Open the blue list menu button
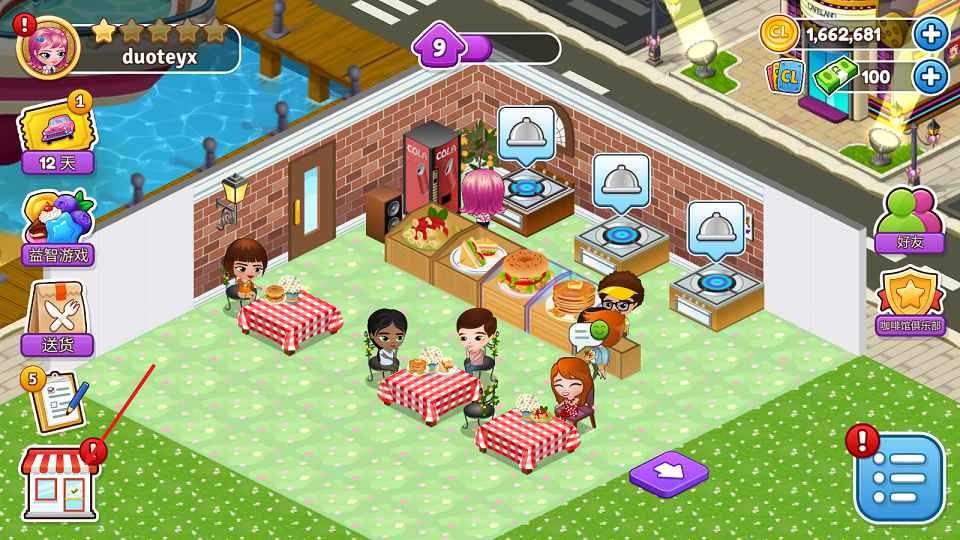This screenshot has width=960, height=540. pos(899,478)
